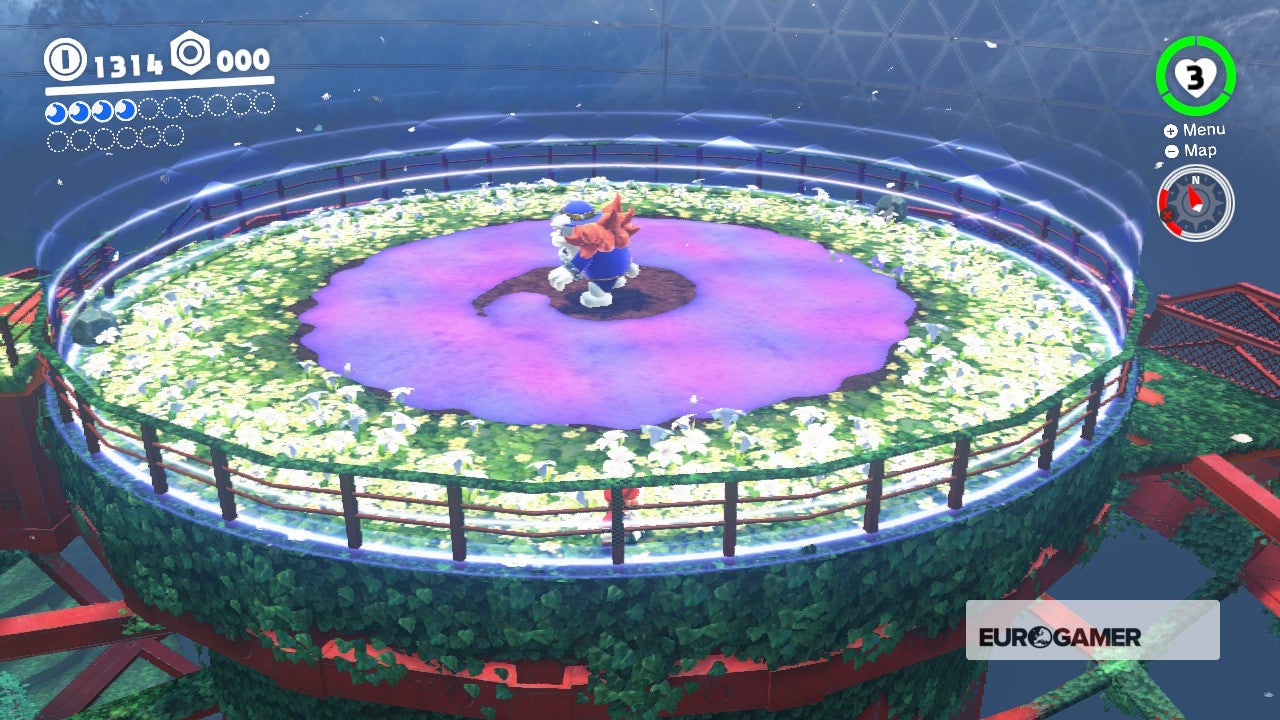Click the plus icon next to Menu
The image size is (1280, 720).
click(1169, 129)
